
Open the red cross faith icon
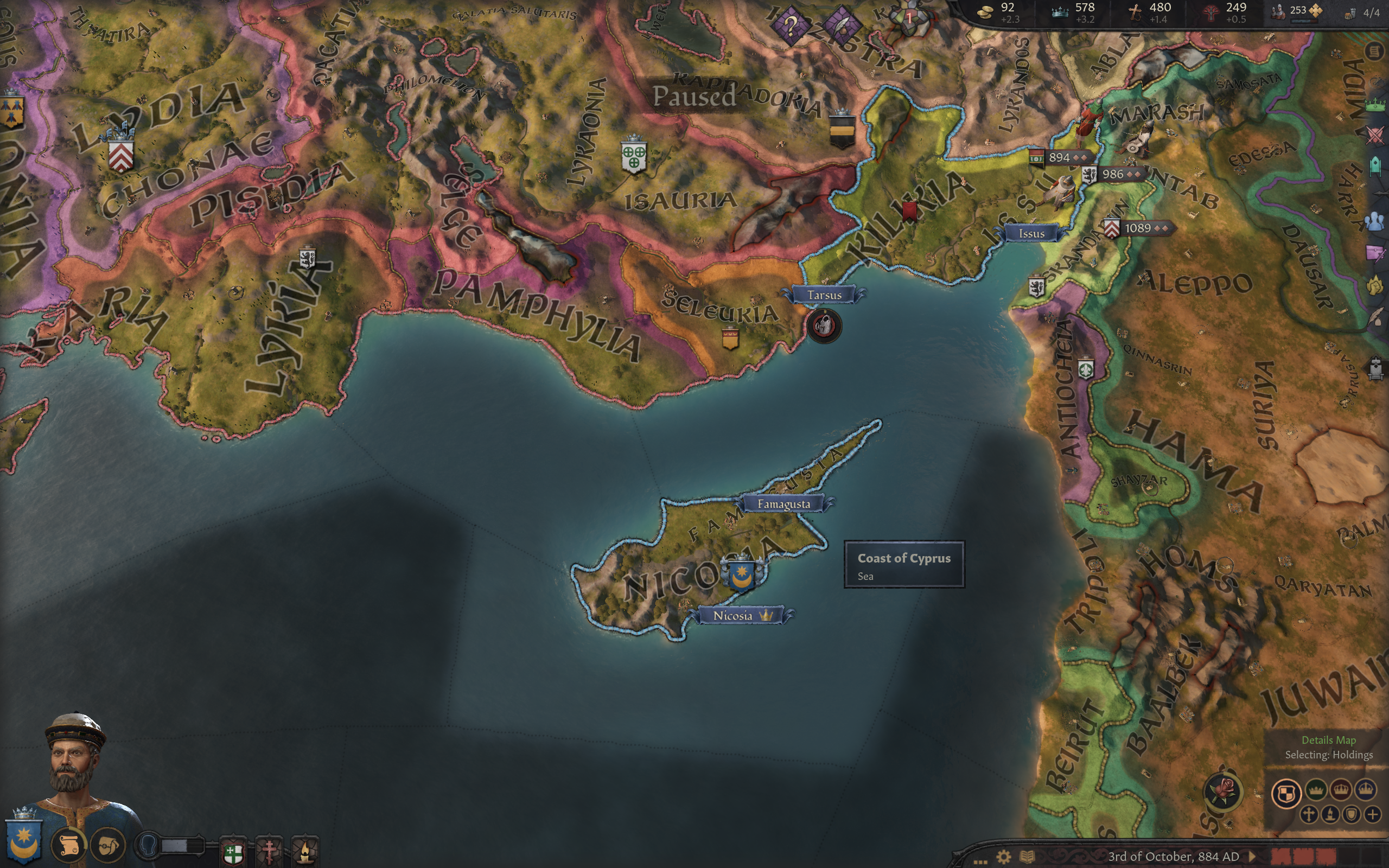pyautogui.click(x=270, y=851)
